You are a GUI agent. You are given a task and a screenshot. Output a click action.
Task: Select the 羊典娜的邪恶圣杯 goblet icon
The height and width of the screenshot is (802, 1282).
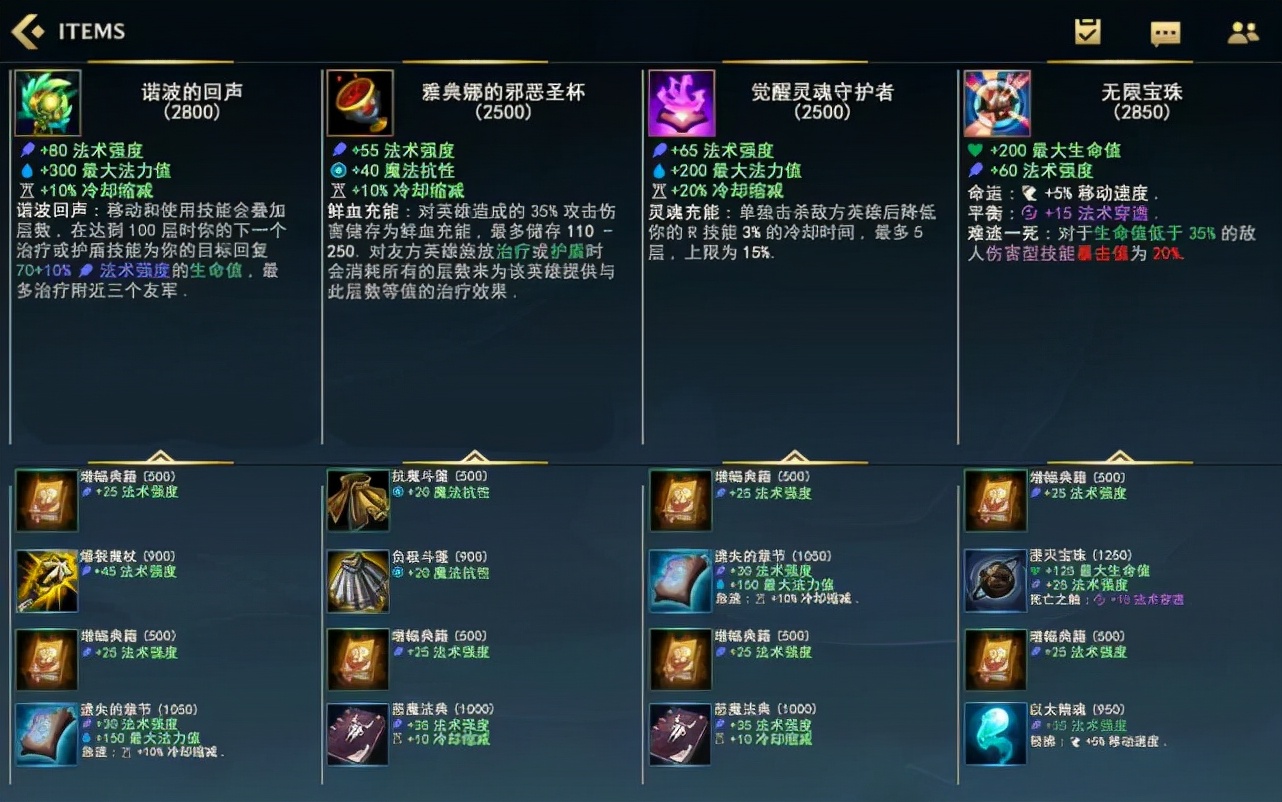click(360, 101)
